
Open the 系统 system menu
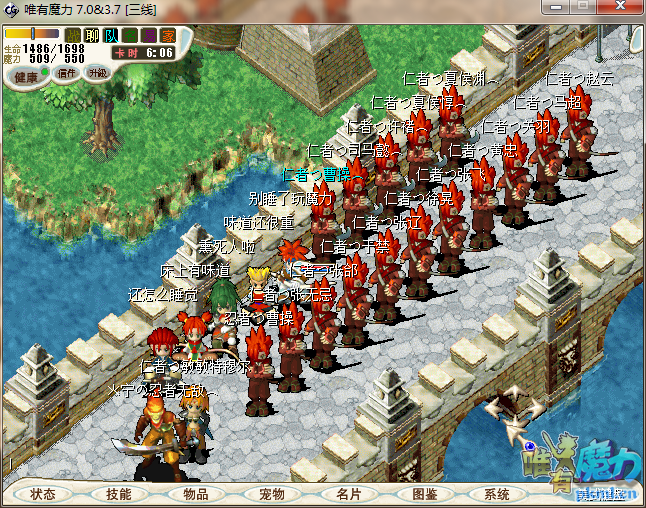pos(497,494)
